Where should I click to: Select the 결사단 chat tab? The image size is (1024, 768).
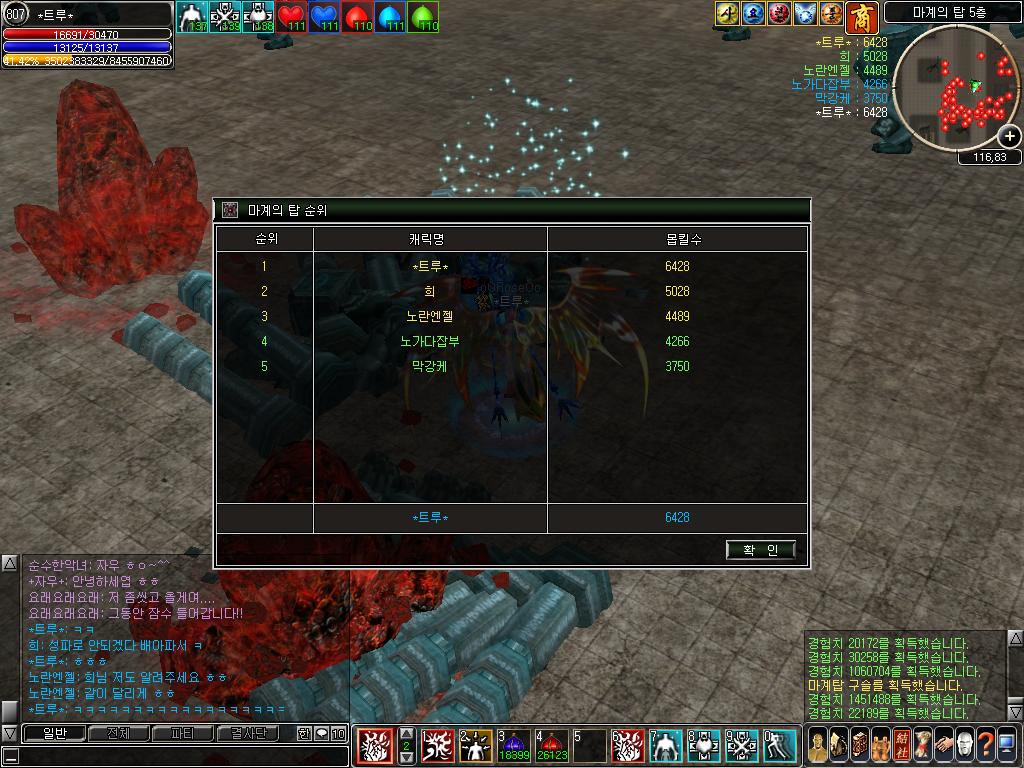(248, 733)
